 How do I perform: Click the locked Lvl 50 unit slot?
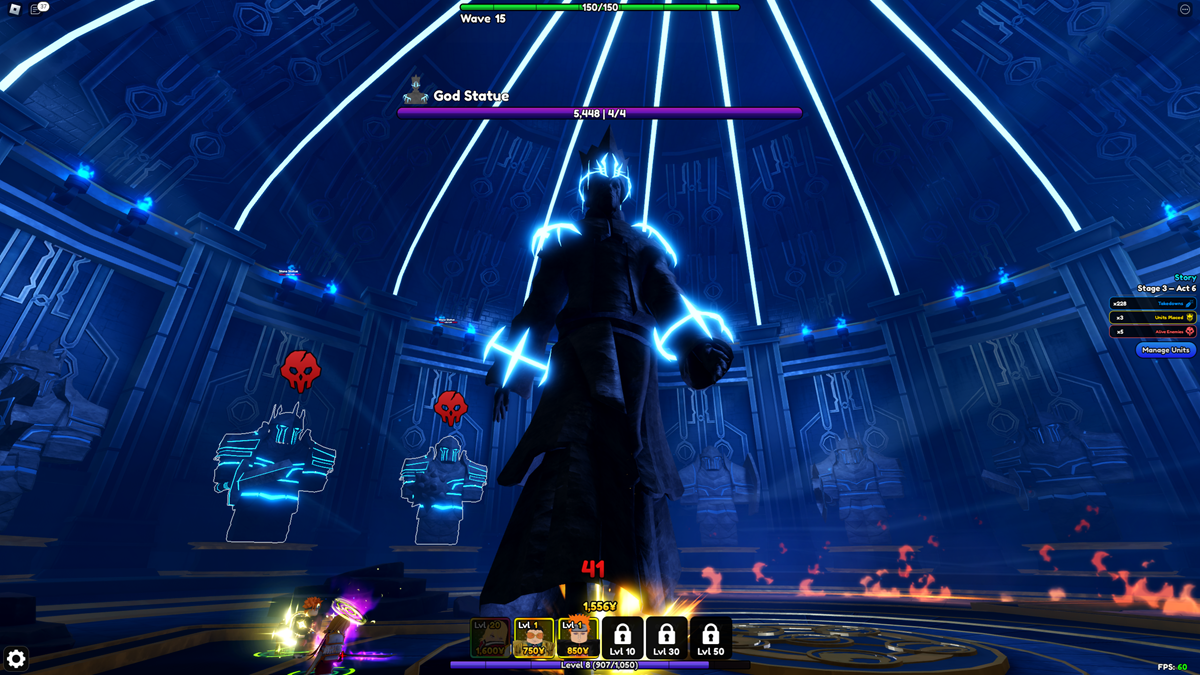pos(710,637)
